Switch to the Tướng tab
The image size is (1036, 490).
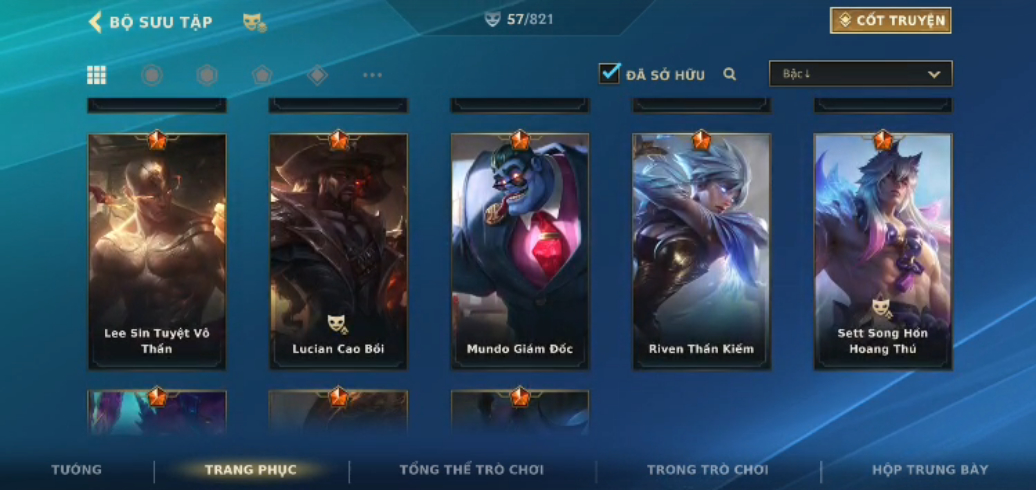tap(77, 470)
